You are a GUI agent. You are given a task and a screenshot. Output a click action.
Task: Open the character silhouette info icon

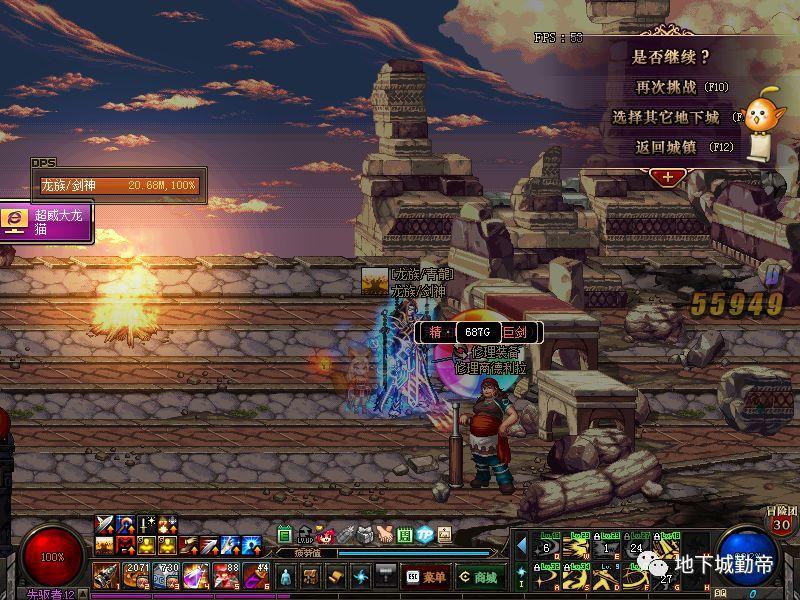click(284, 577)
